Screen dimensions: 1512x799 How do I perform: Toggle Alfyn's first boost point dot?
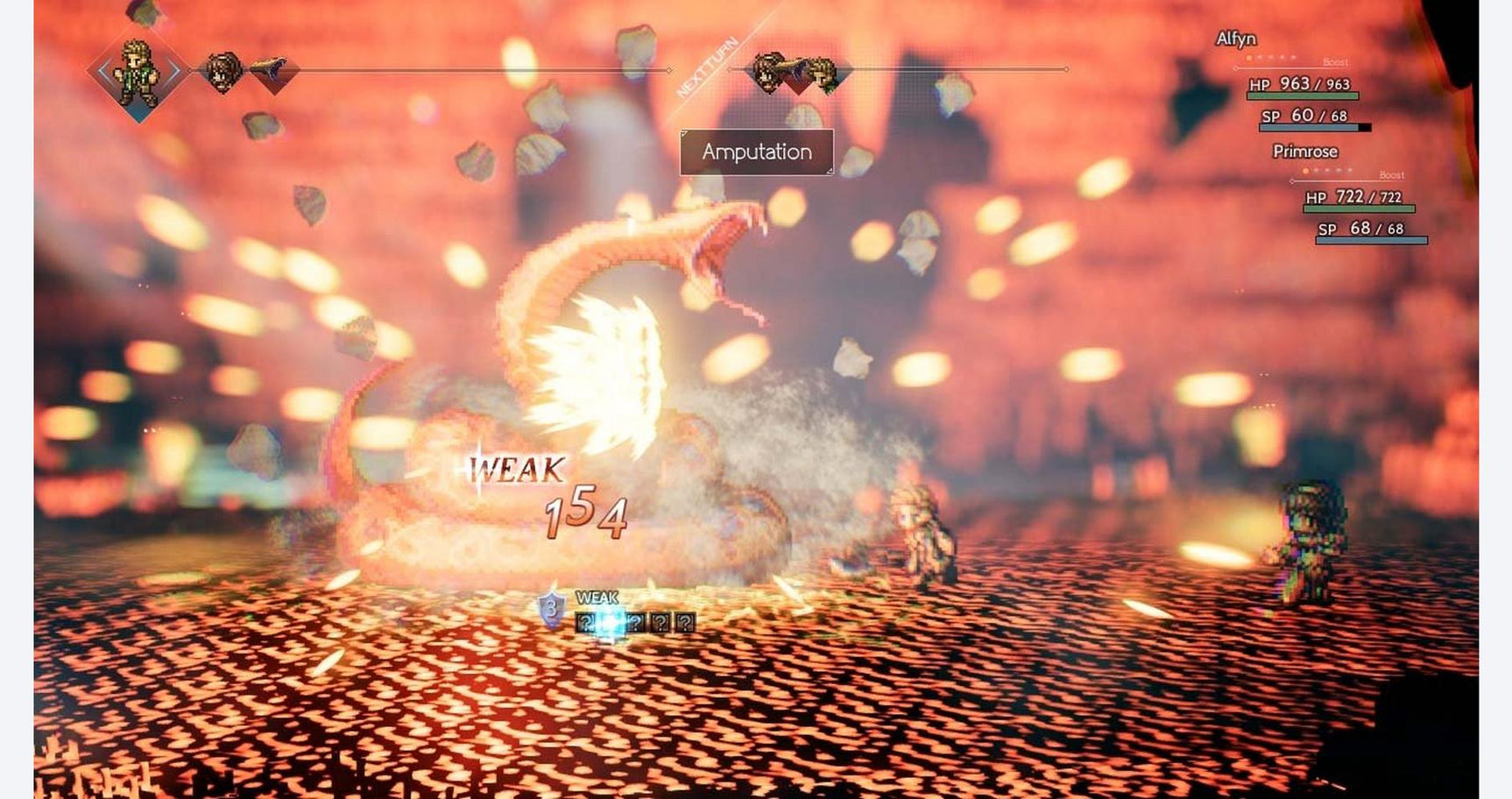coord(1248,58)
